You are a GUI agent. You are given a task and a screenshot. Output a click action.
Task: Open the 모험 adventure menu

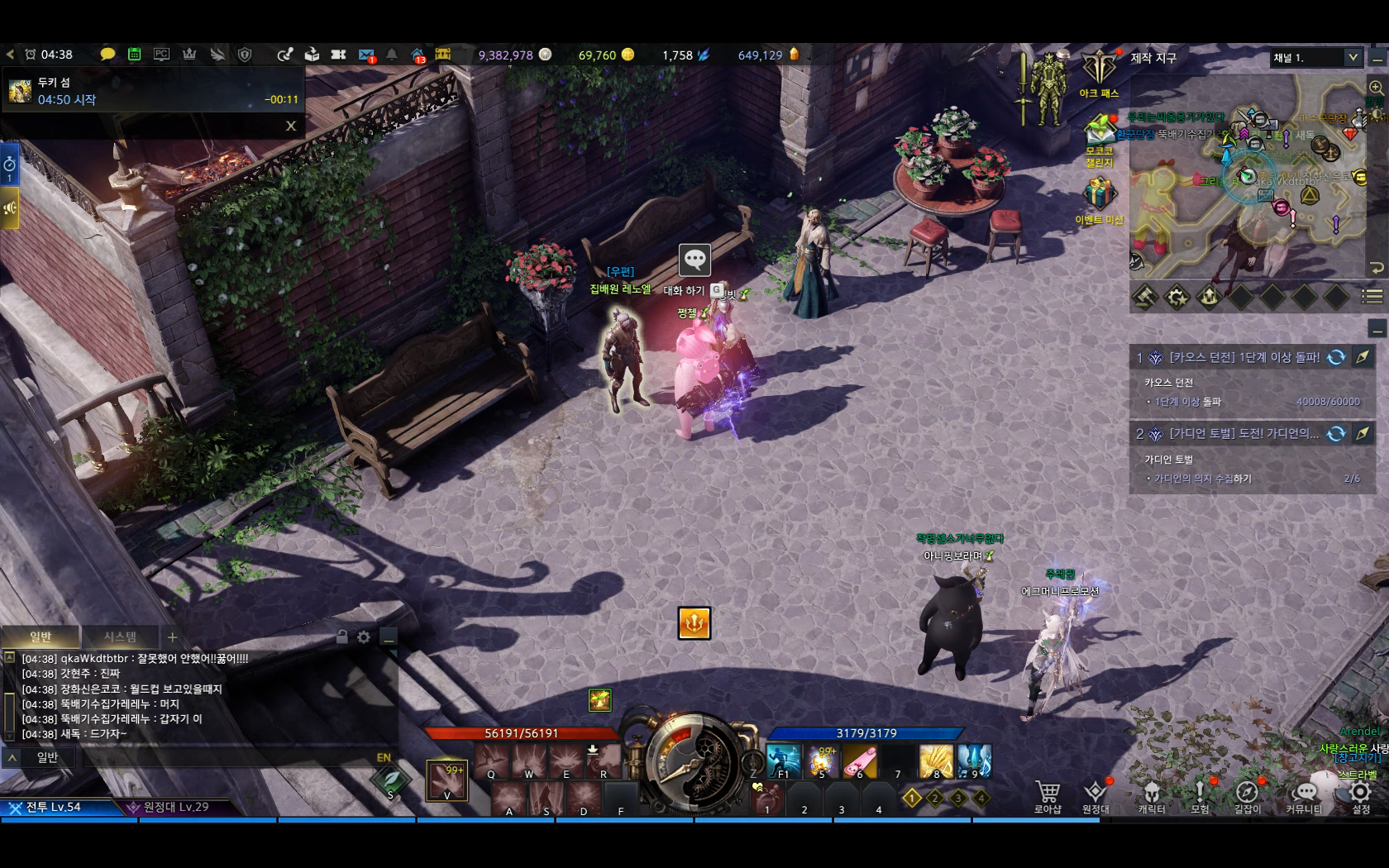1200,795
